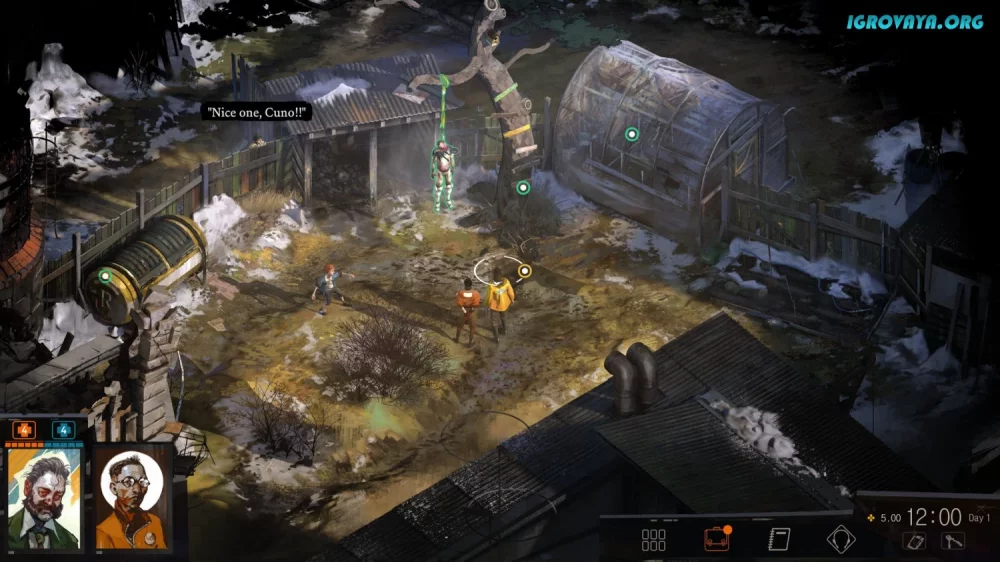Open the Thought Cabinet head icon
1000x562 pixels.
[841, 540]
